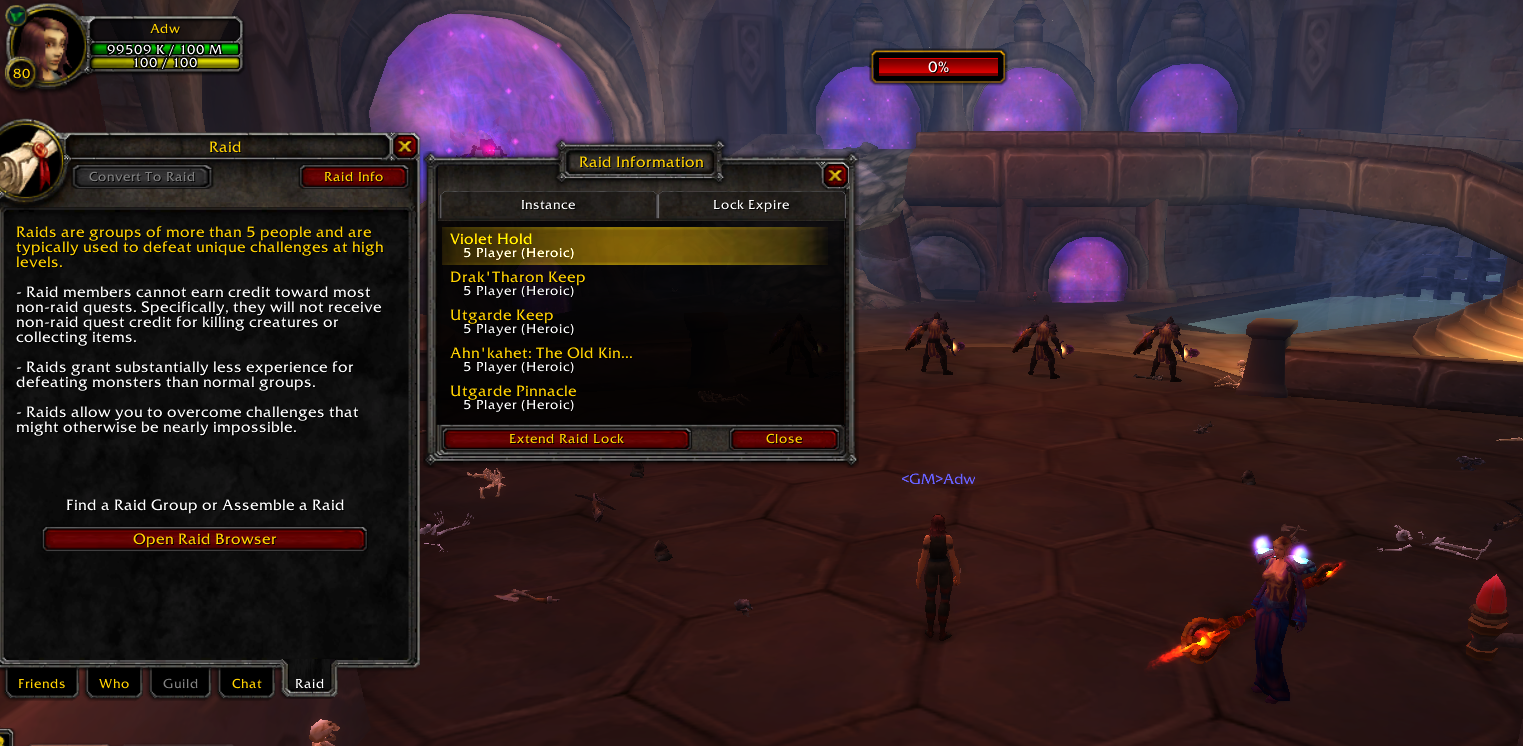Close the Raid panel via its red X
This screenshot has height=746, width=1523.
click(405, 145)
